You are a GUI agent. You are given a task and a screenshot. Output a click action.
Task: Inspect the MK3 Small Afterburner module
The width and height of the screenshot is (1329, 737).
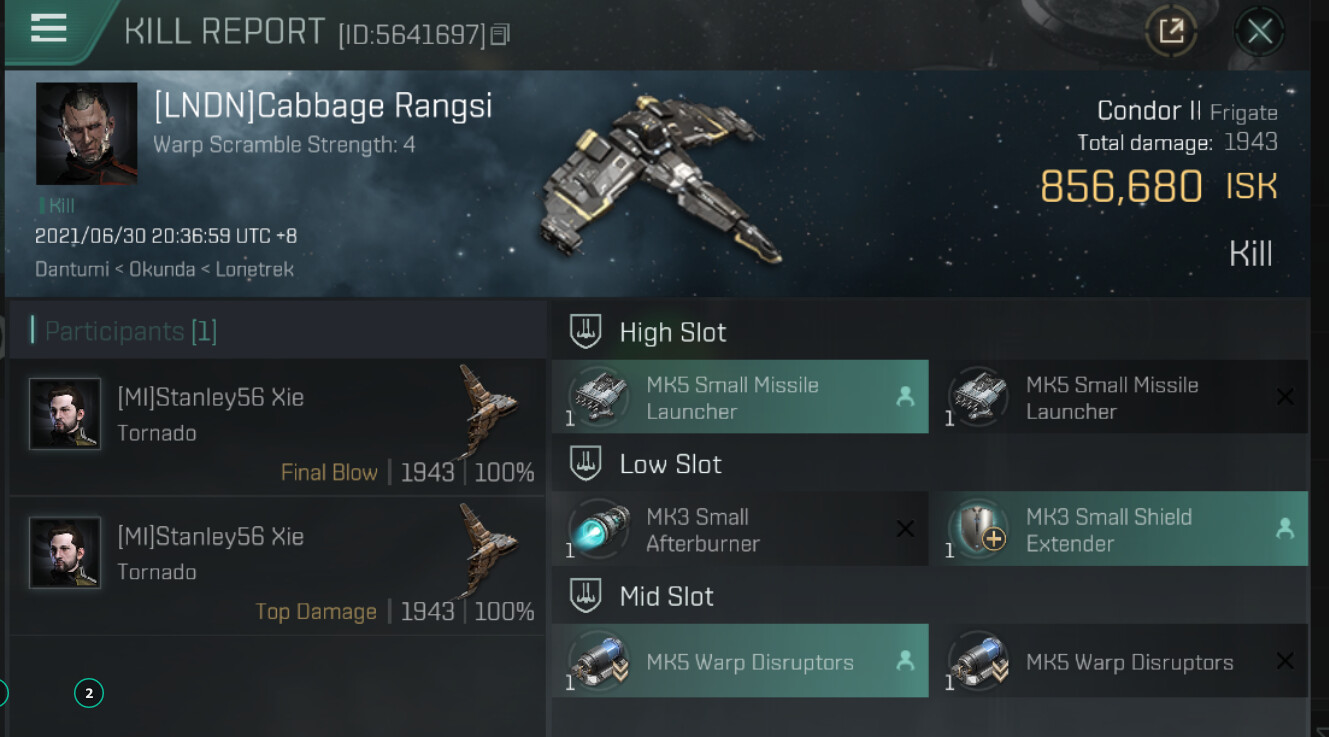(740, 529)
